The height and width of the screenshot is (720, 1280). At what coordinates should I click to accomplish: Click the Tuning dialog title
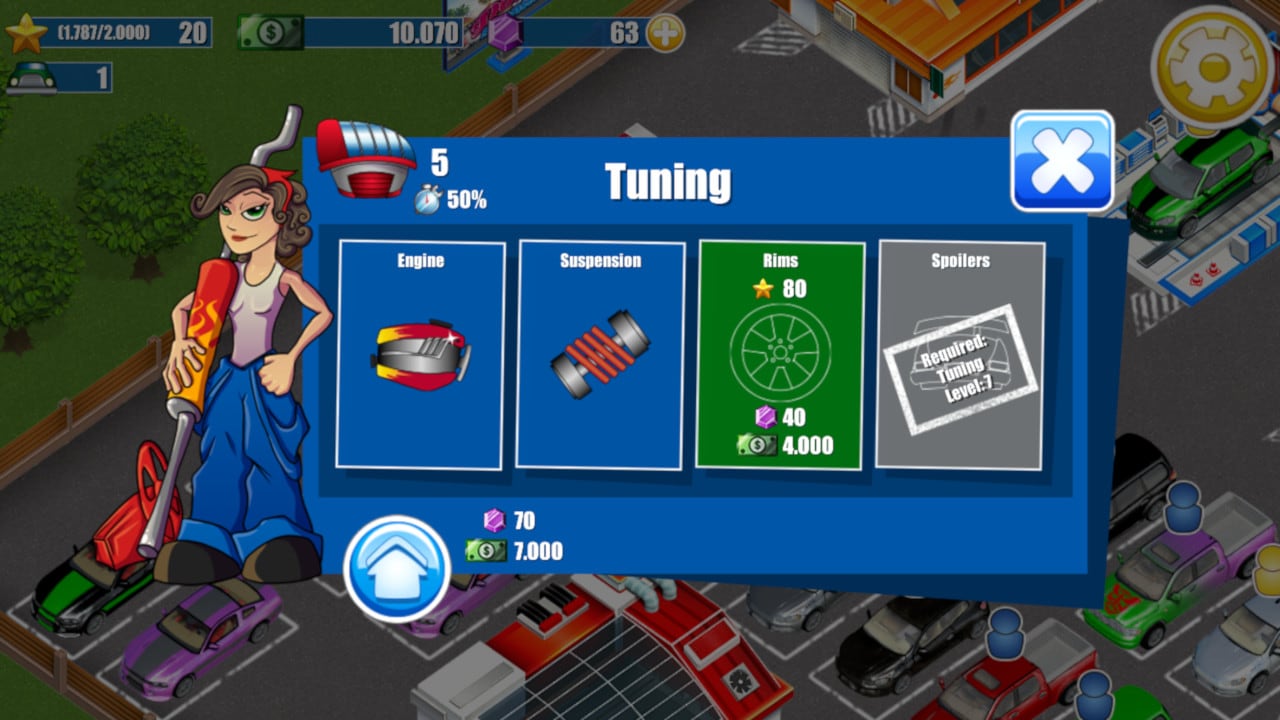667,183
